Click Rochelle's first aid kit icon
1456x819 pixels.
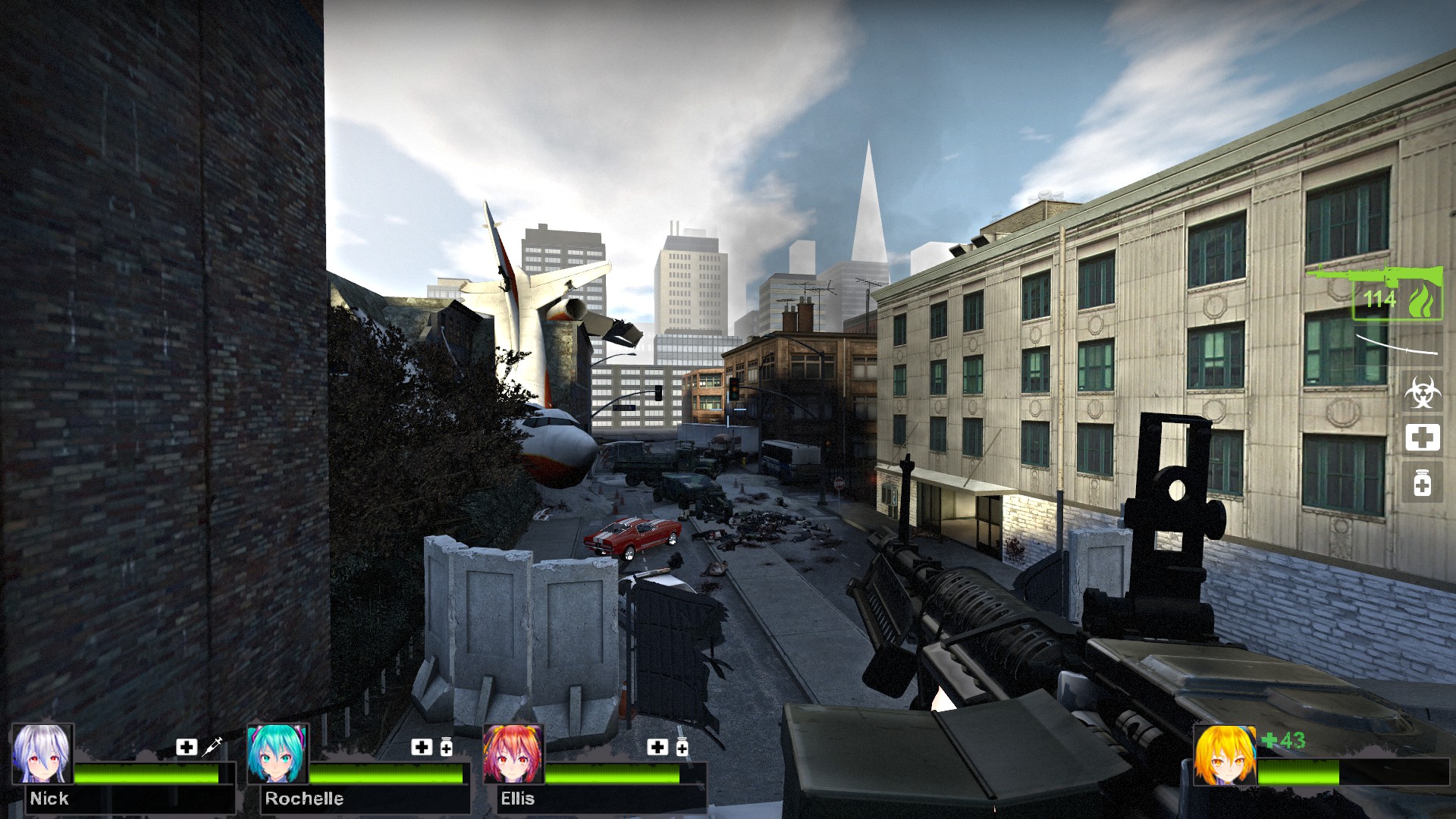(422, 747)
